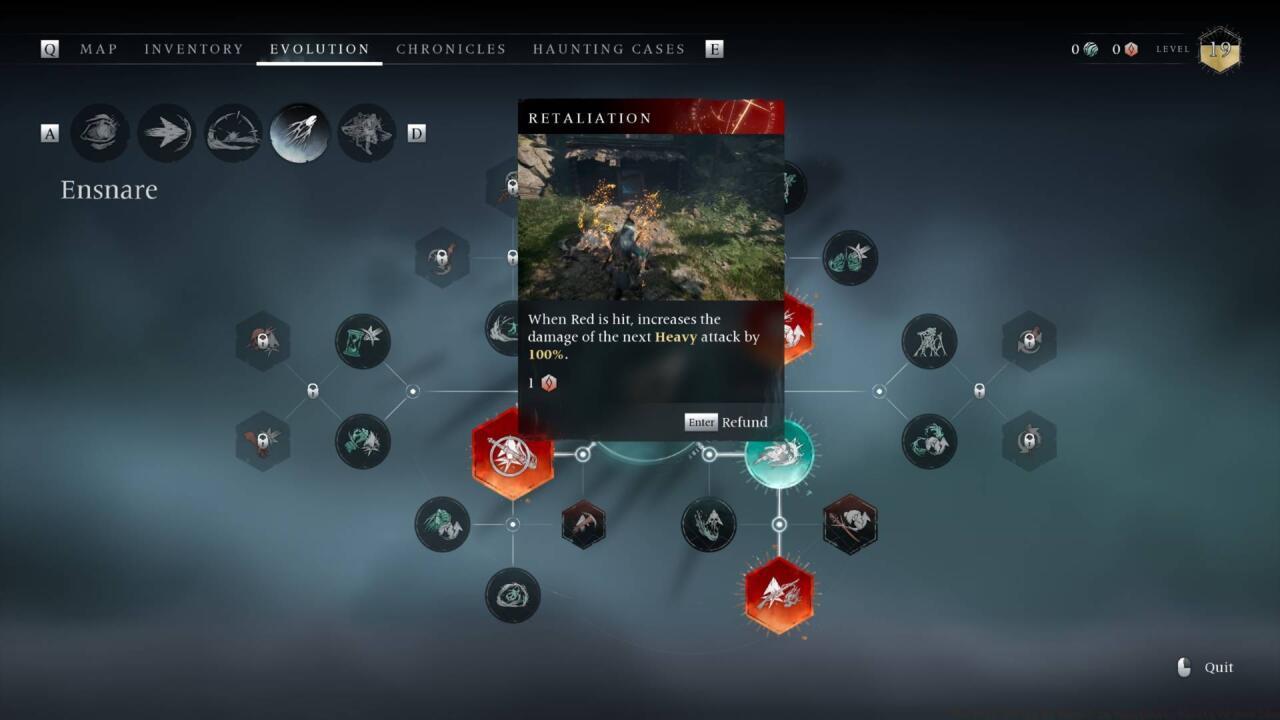Viewport: 1280px width, 720px height.
Task: Choose the eye skill tree icon
Action: 100,133
